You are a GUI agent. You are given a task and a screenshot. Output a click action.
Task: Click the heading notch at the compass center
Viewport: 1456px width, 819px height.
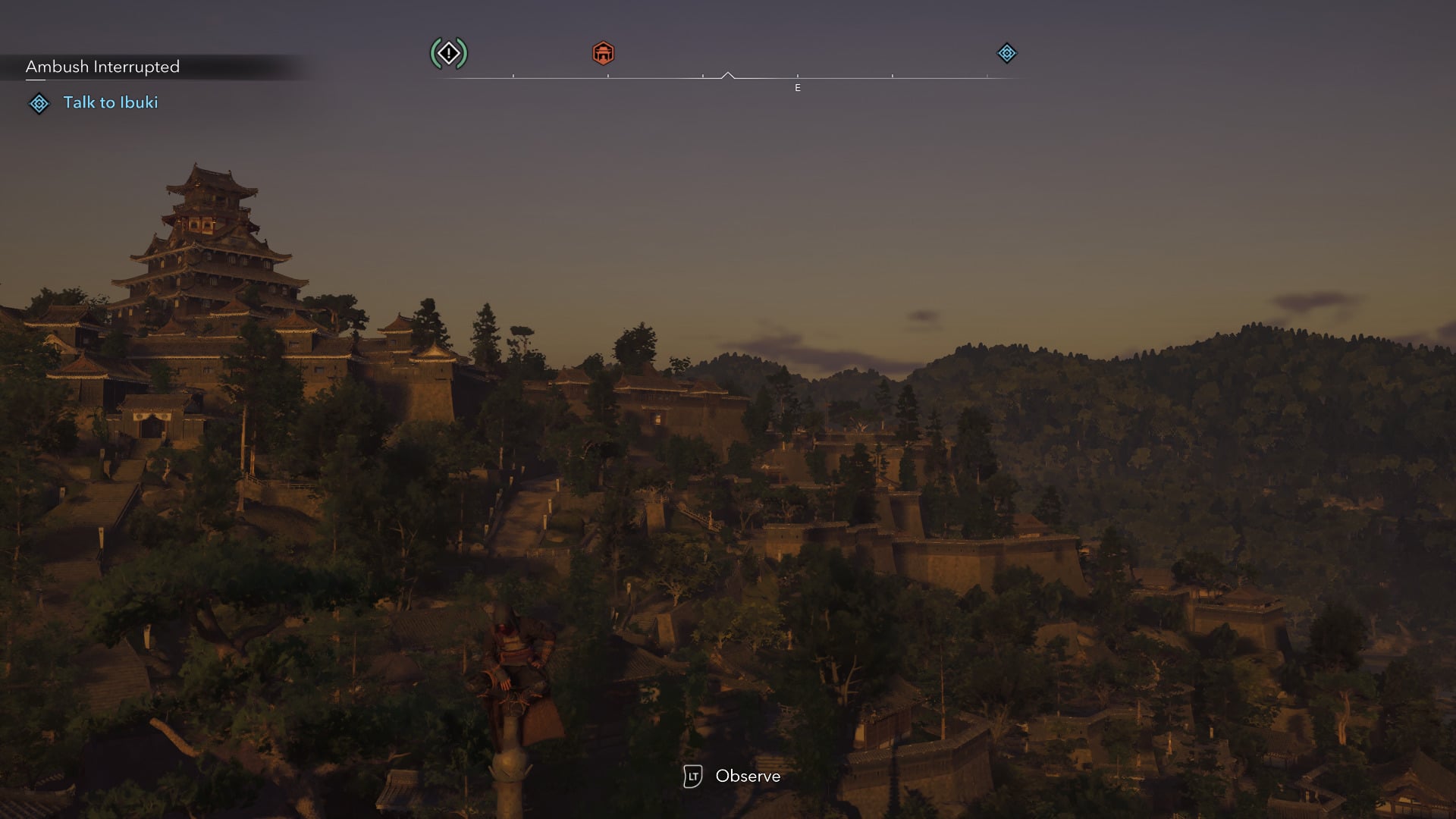(730, 75)
